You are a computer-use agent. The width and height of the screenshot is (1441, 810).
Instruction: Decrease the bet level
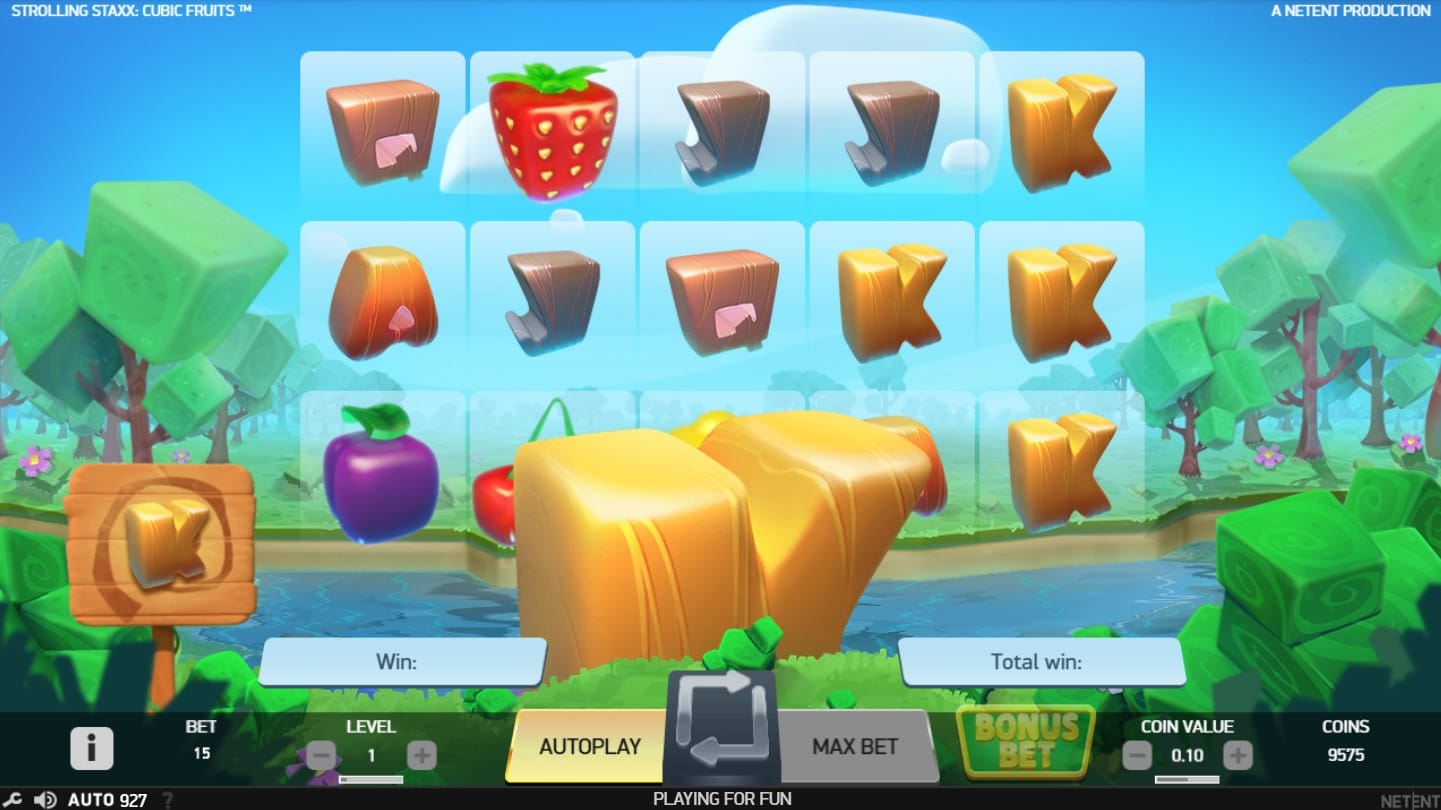[x=321, y=756]
